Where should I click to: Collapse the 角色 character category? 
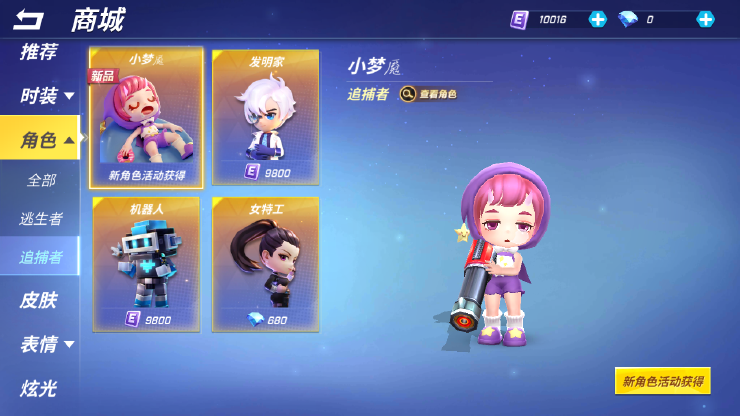click(47, 140)
